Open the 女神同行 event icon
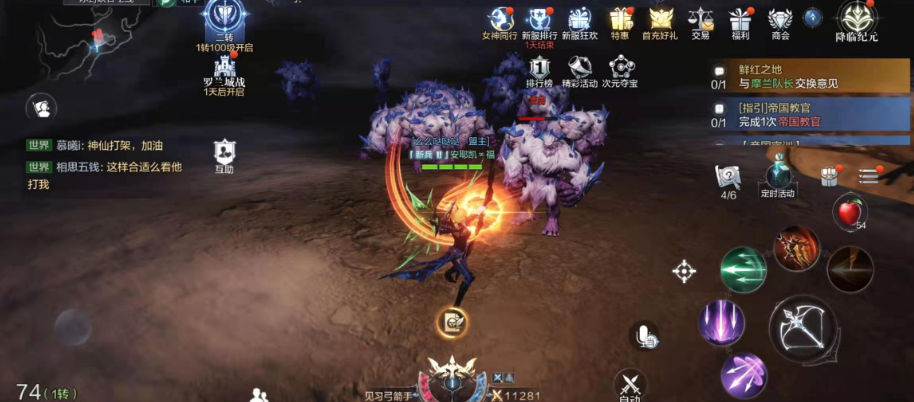 [498, 19]
